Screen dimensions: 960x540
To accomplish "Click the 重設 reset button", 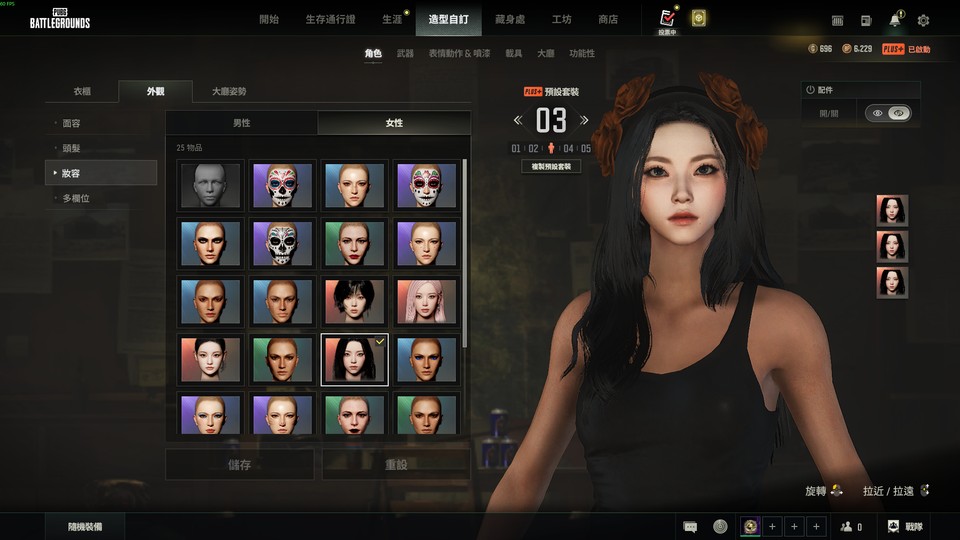I will 396,465.
